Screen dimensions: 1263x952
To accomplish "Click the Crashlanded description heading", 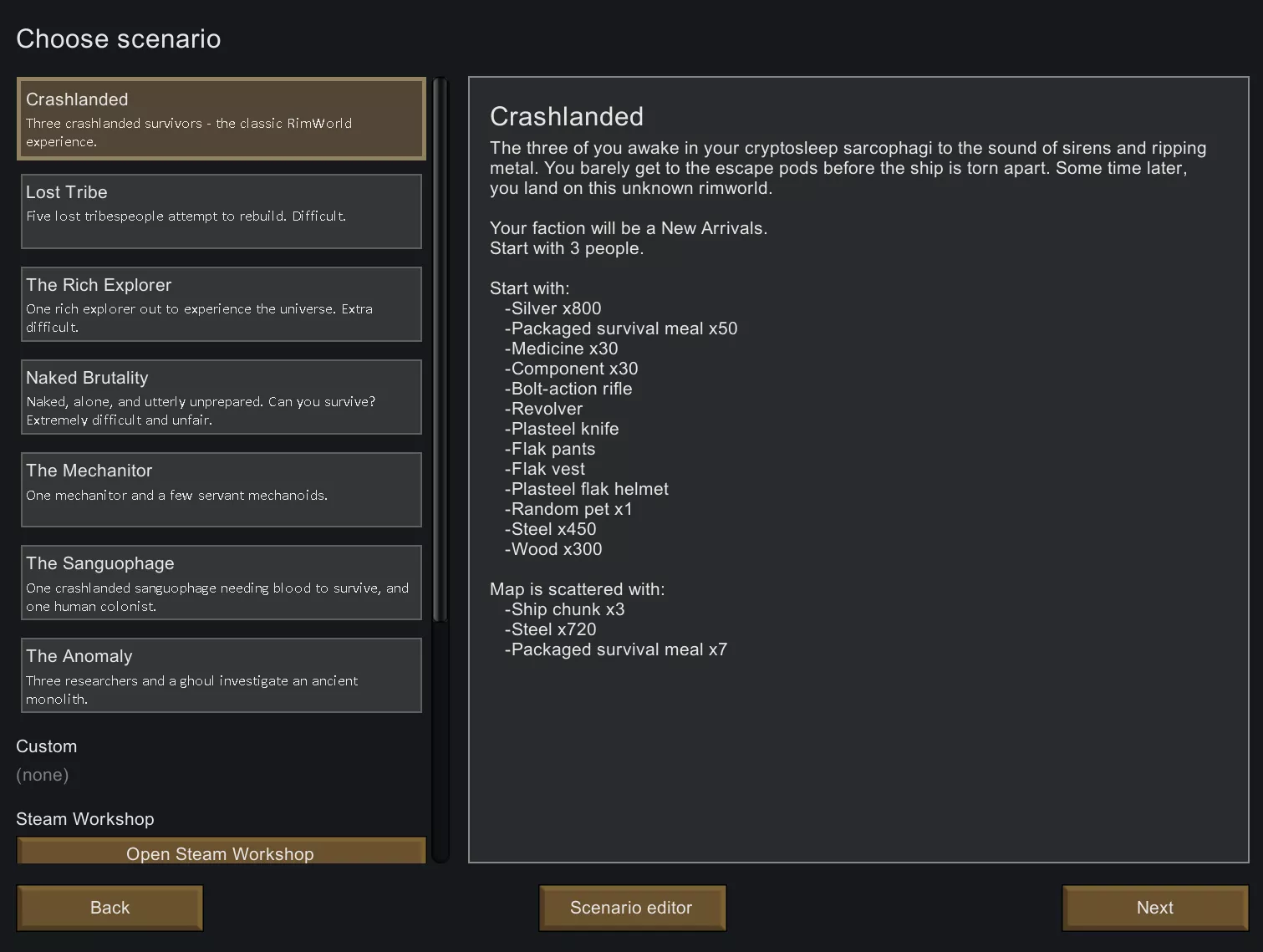I will tap(567, 116).
